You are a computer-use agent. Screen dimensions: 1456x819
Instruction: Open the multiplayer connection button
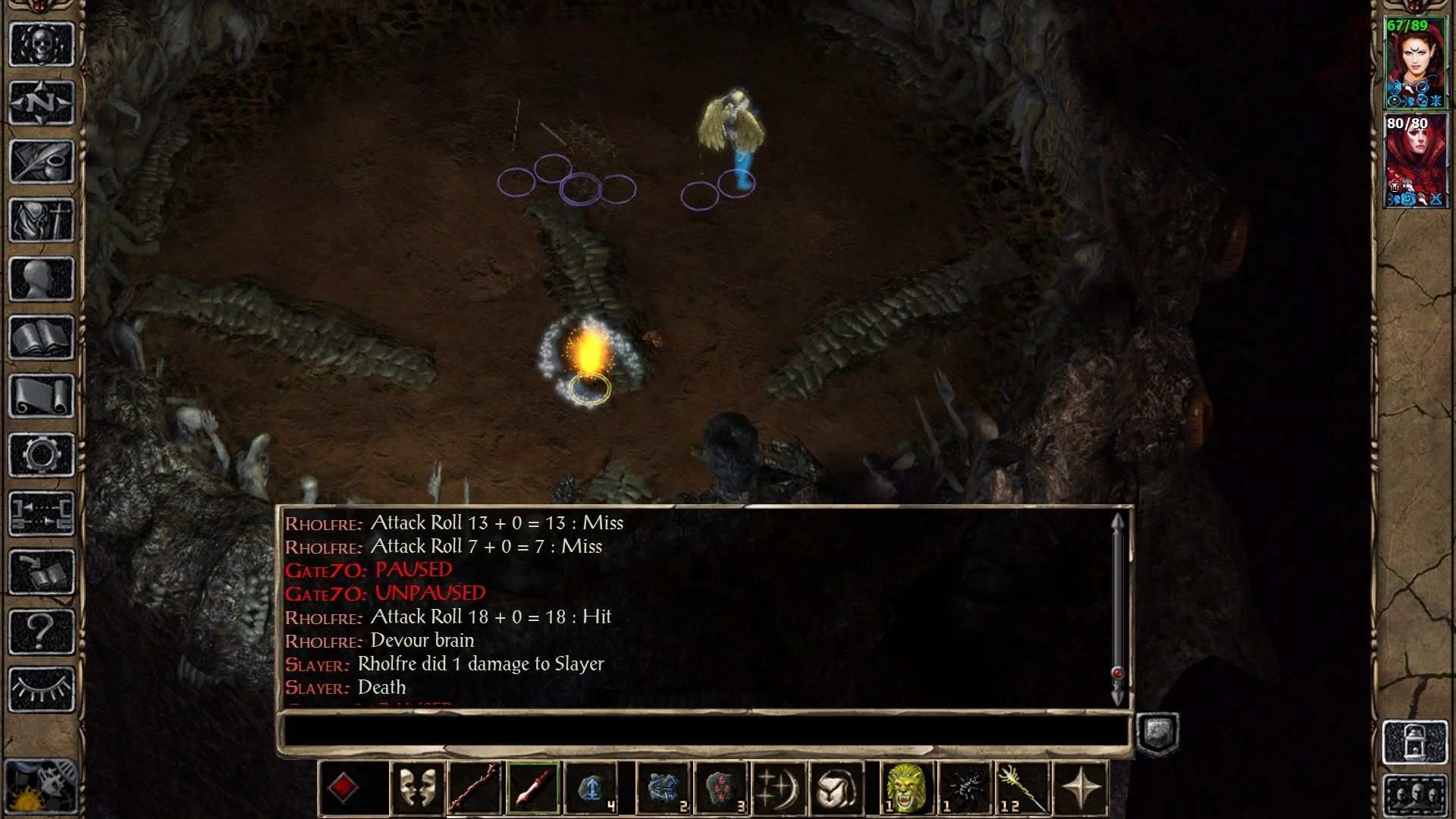42,513
